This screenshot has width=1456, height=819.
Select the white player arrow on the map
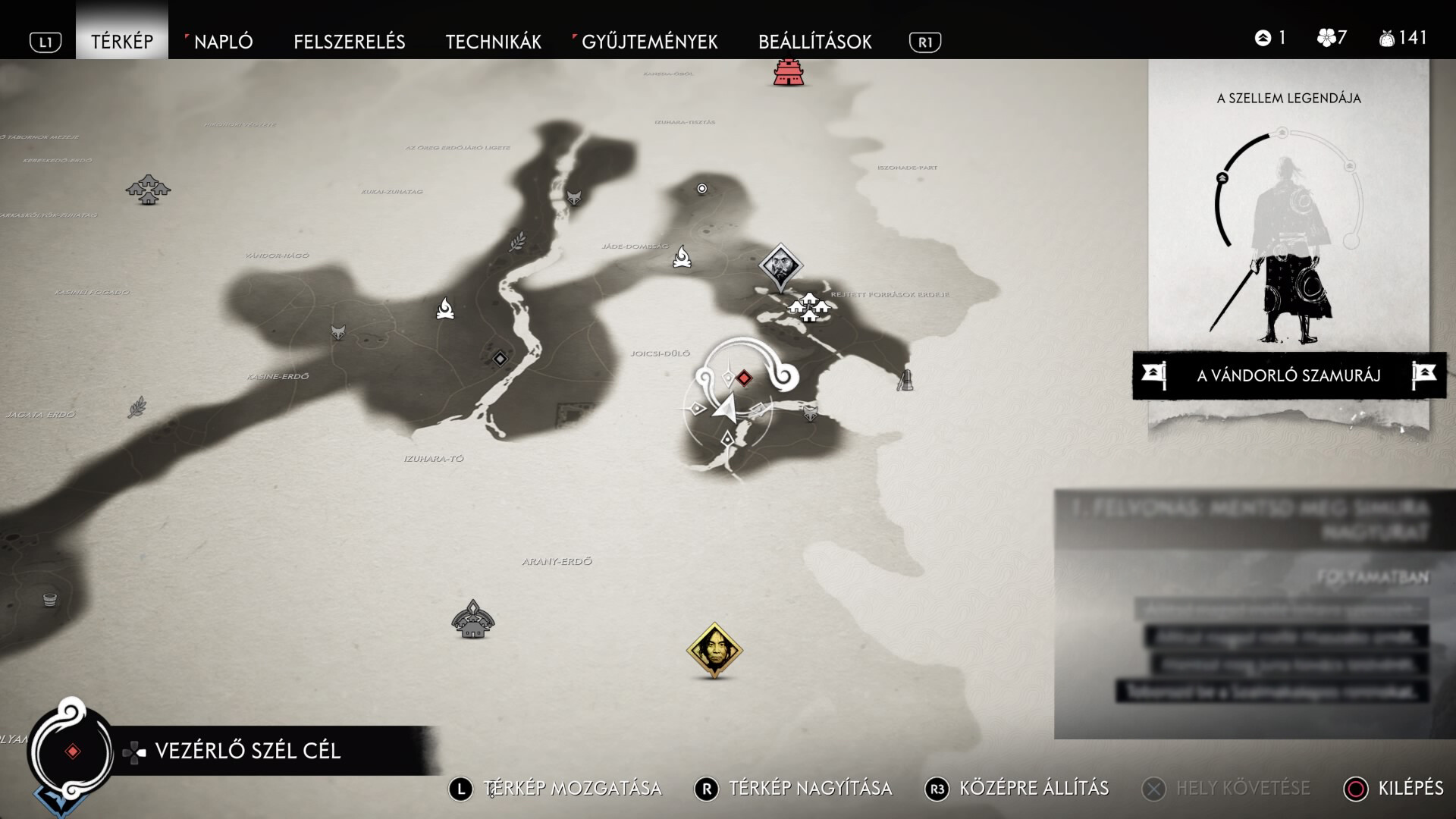[724, 409]
